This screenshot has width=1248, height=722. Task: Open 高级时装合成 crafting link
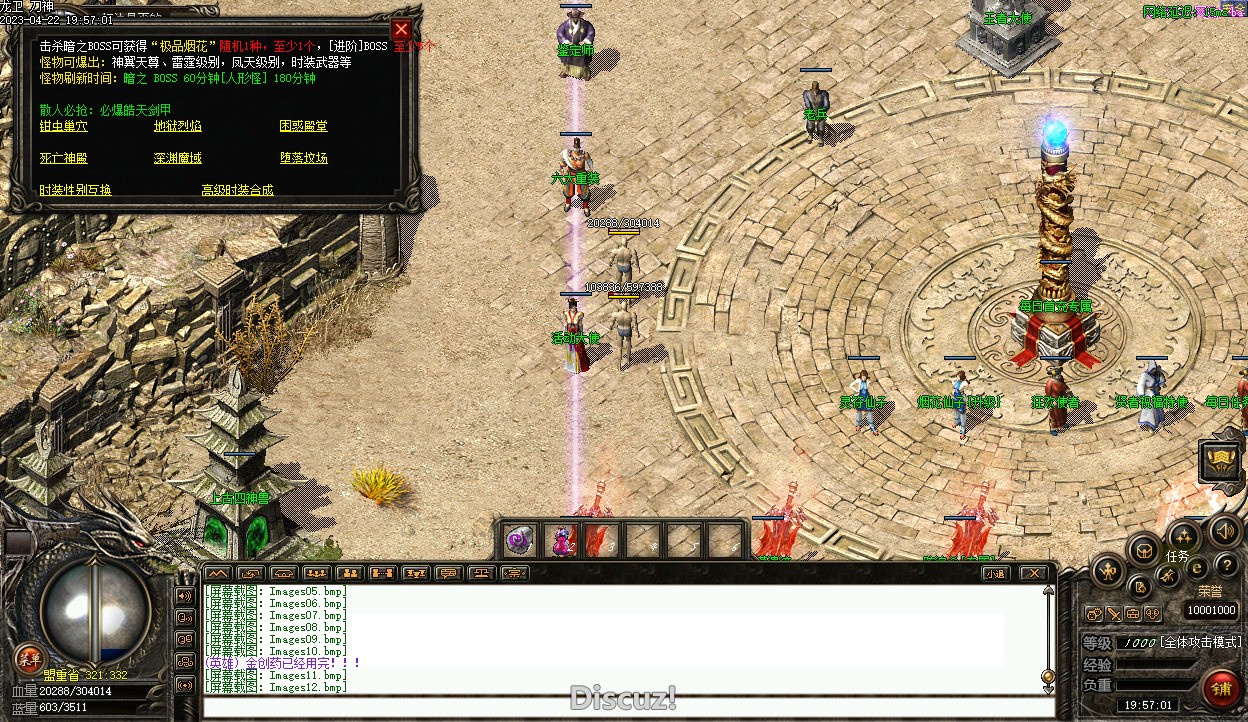(237, 190)
